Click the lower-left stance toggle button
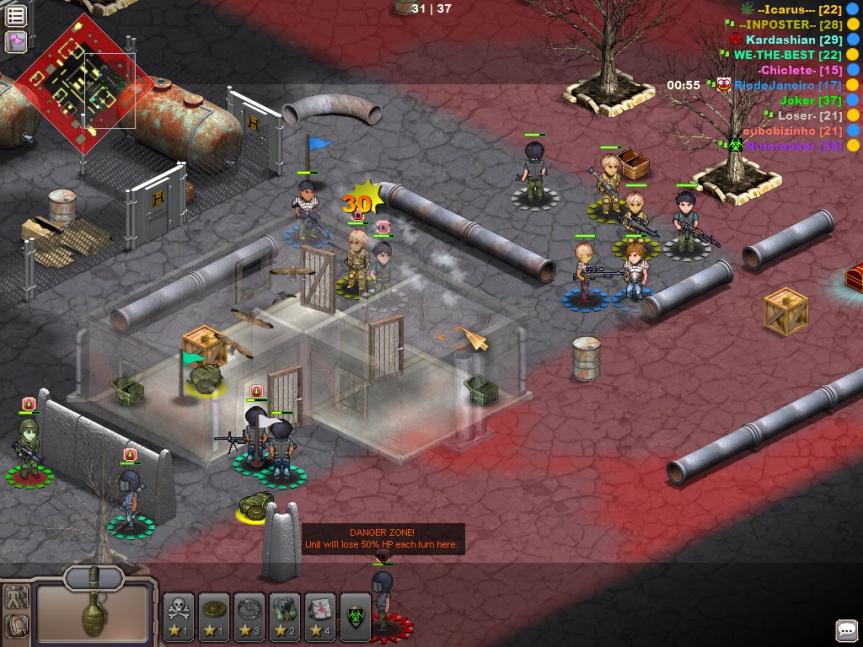This screenshot has width=863, height=647. (16, 626)
